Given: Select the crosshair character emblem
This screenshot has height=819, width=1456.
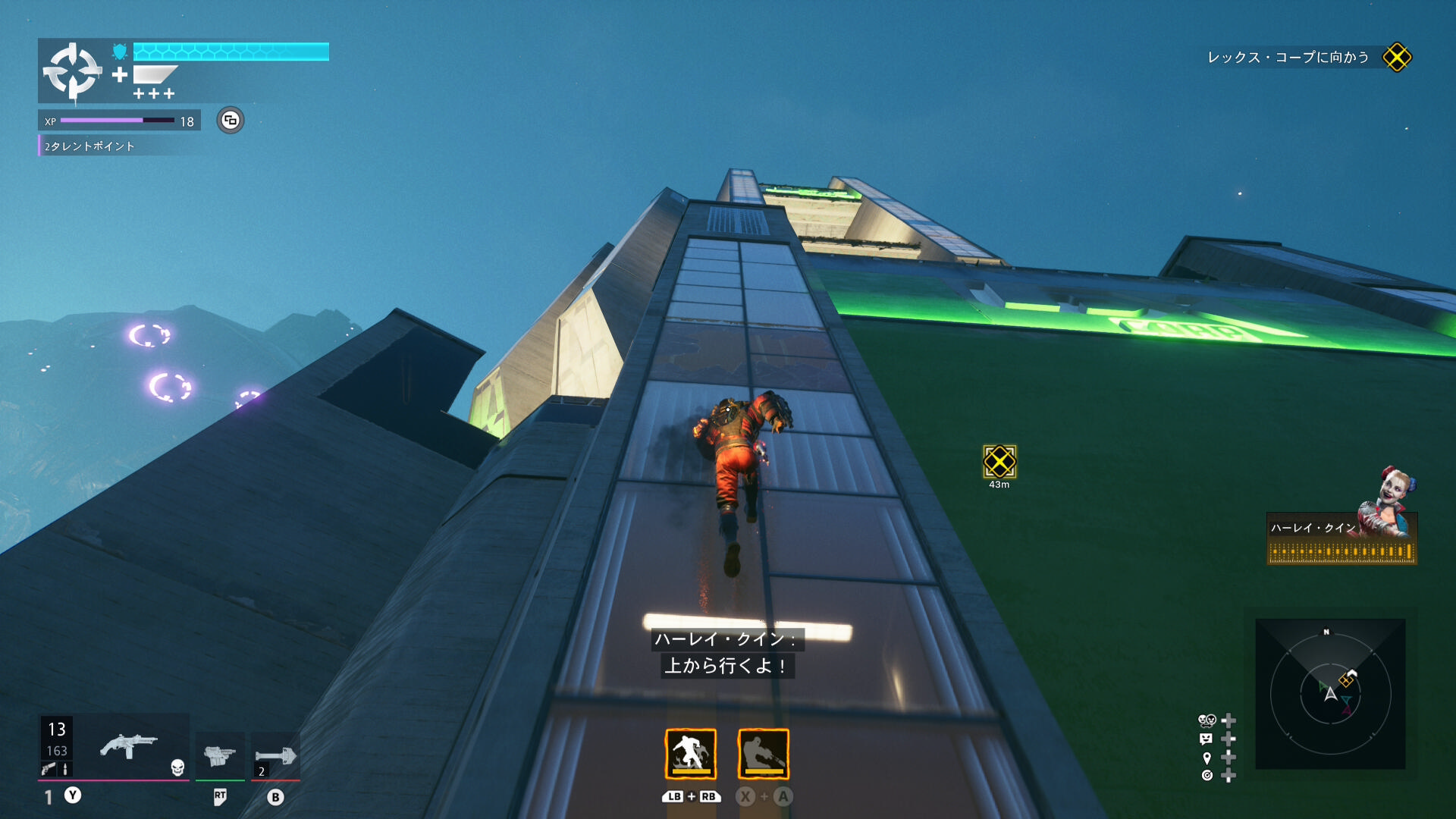Looking at the screenshot, I should tap(72, 71).
